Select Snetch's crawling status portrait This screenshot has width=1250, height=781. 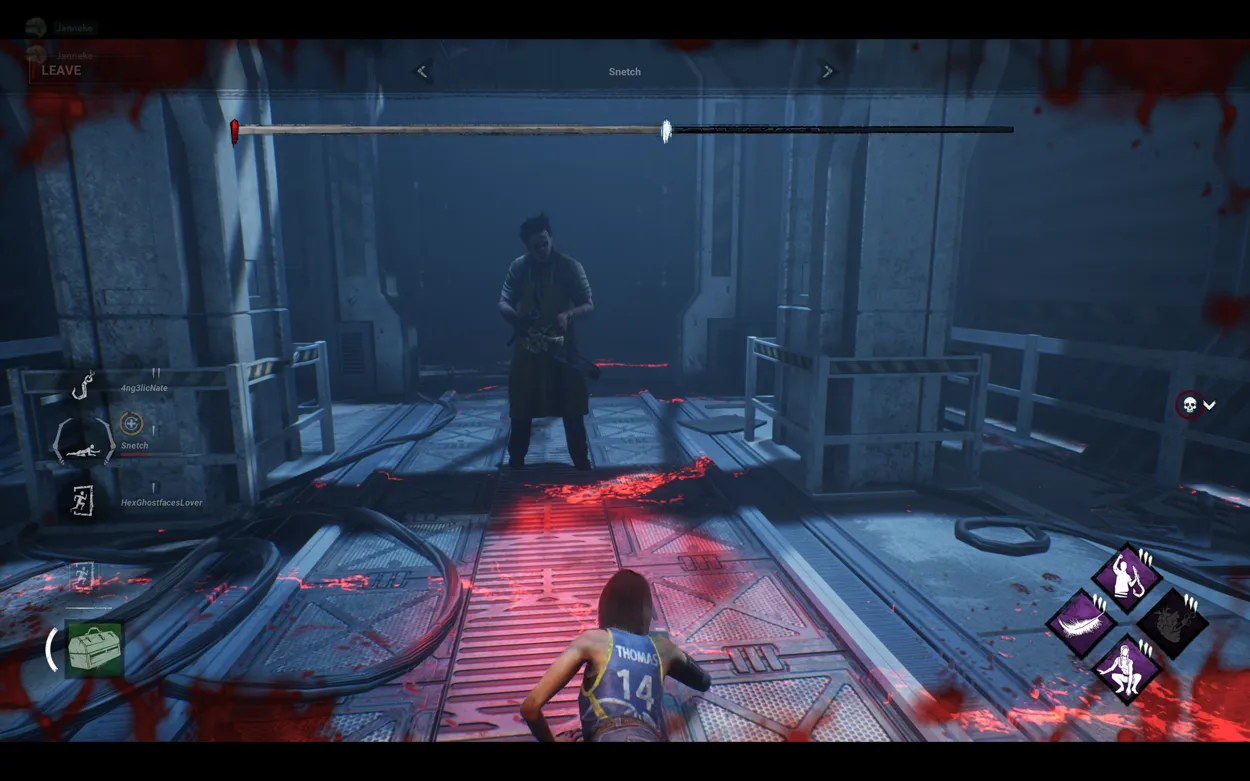tap(85, 440)
